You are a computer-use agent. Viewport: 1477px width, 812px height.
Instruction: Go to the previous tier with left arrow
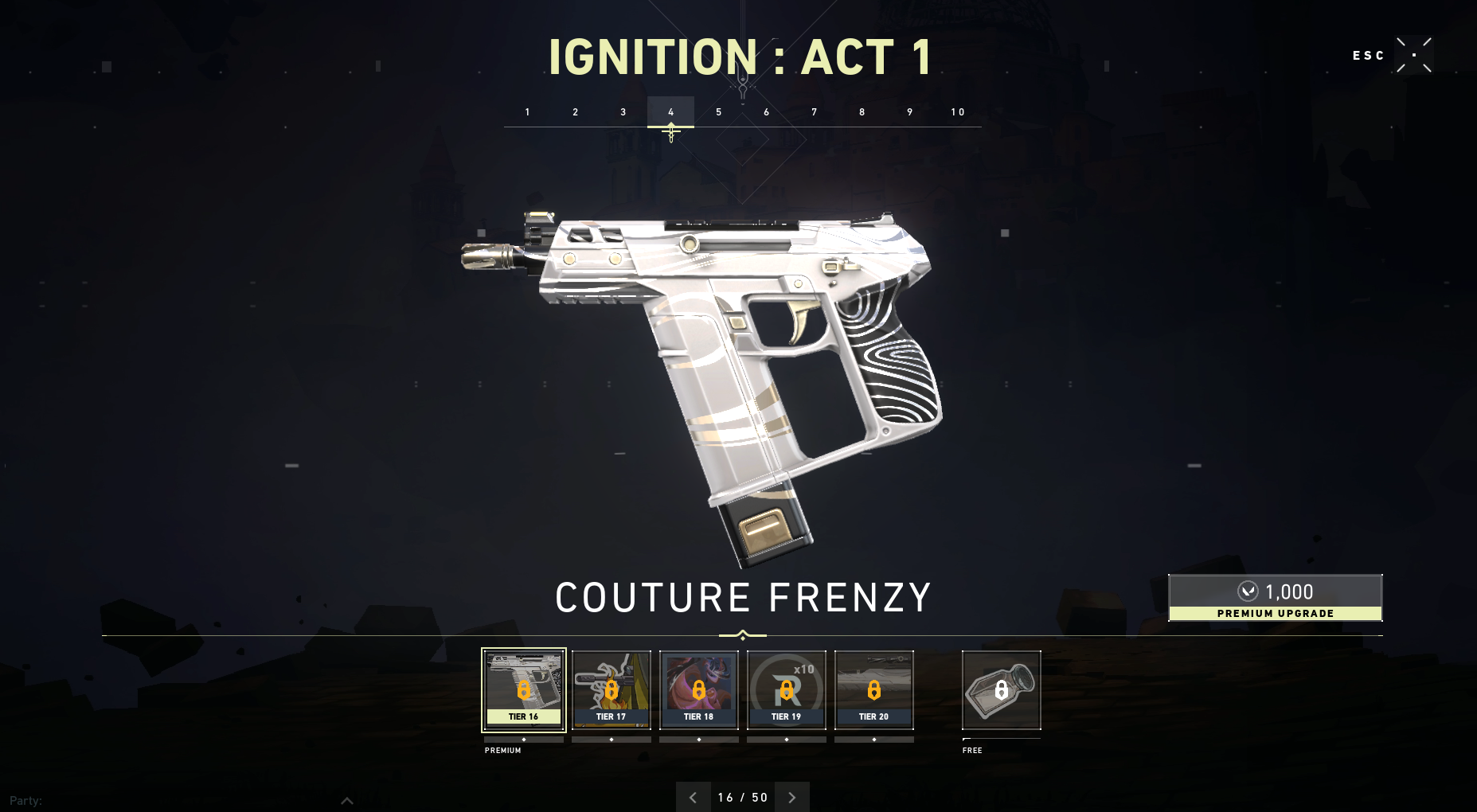point(693,797)
